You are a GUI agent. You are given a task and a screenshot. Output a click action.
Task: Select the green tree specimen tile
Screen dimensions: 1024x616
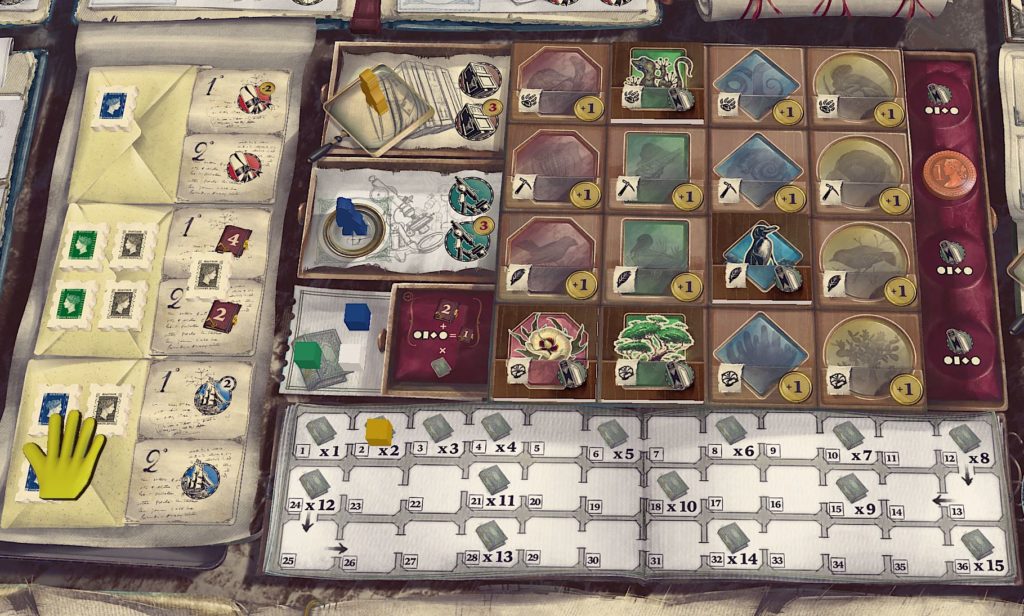pyautogui.click(x=651, y=342)
